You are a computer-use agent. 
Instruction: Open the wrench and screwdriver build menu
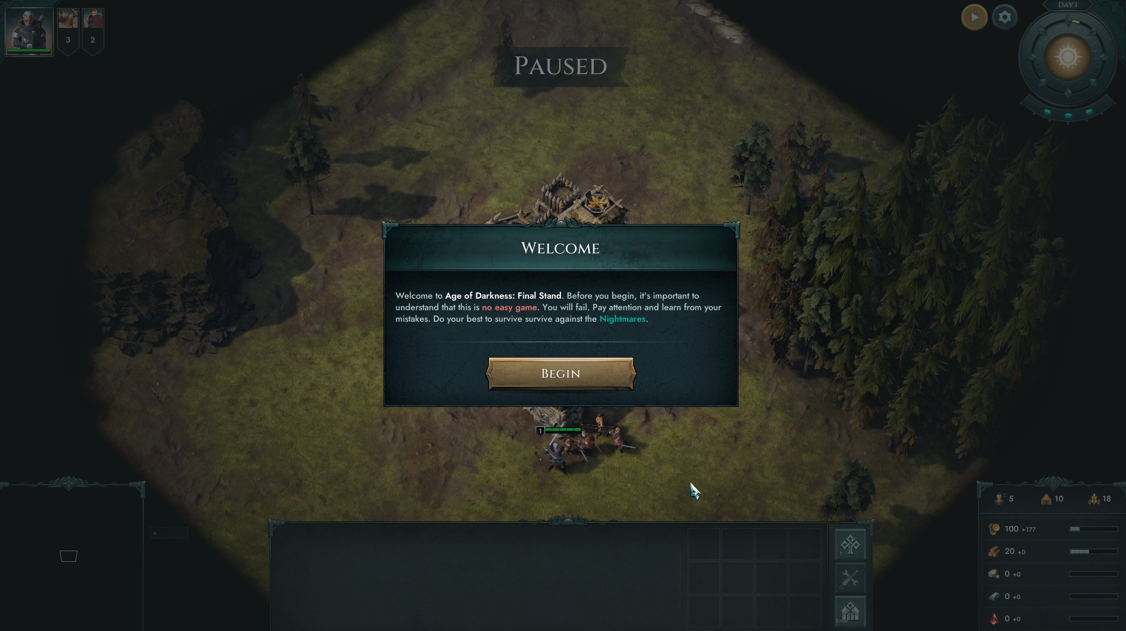pos(850,578)
